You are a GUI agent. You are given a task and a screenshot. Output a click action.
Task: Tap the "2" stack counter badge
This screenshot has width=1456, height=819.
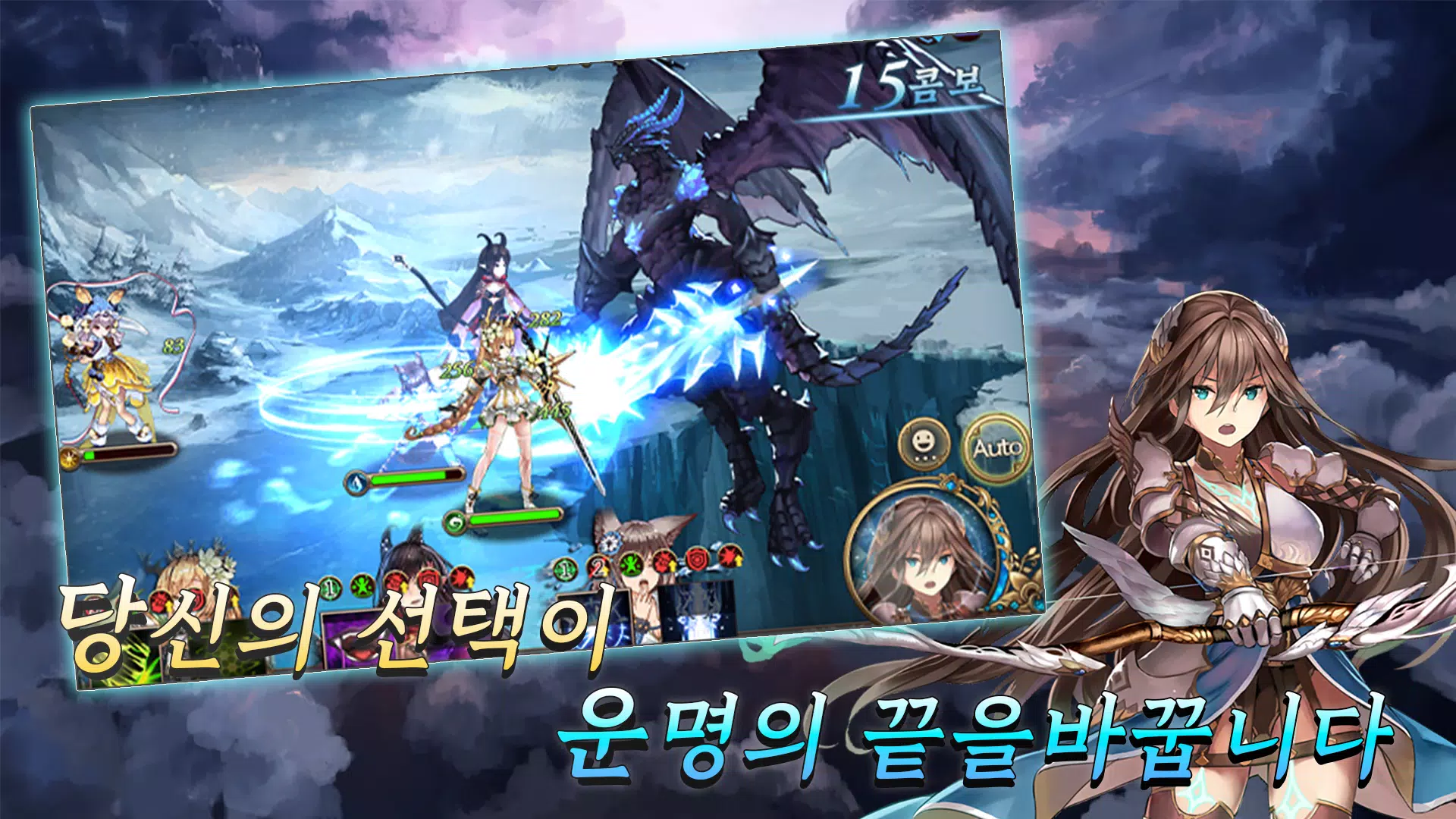click(599, 566)
